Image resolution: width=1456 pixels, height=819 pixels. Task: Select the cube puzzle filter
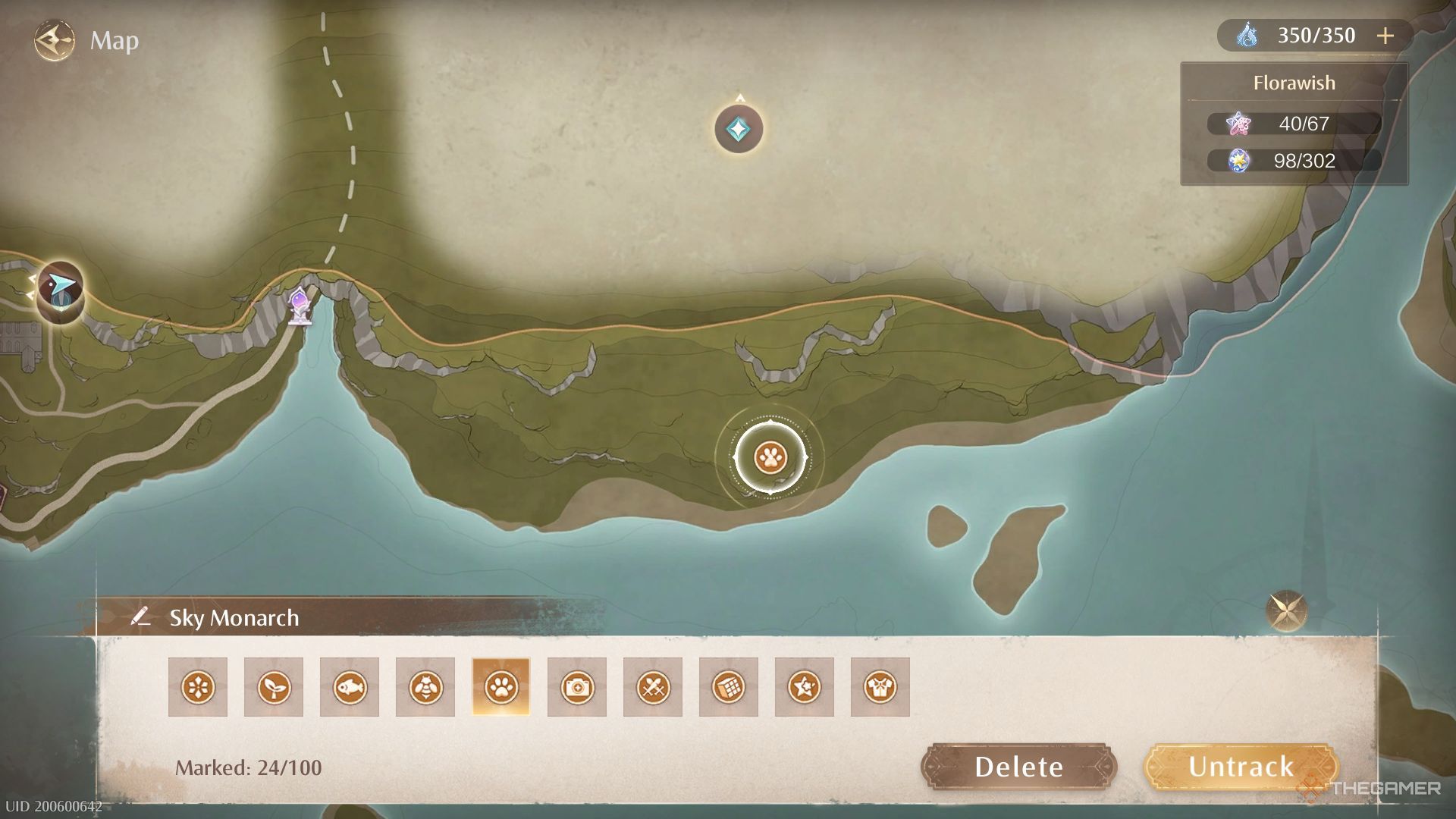tap(729, 687)
